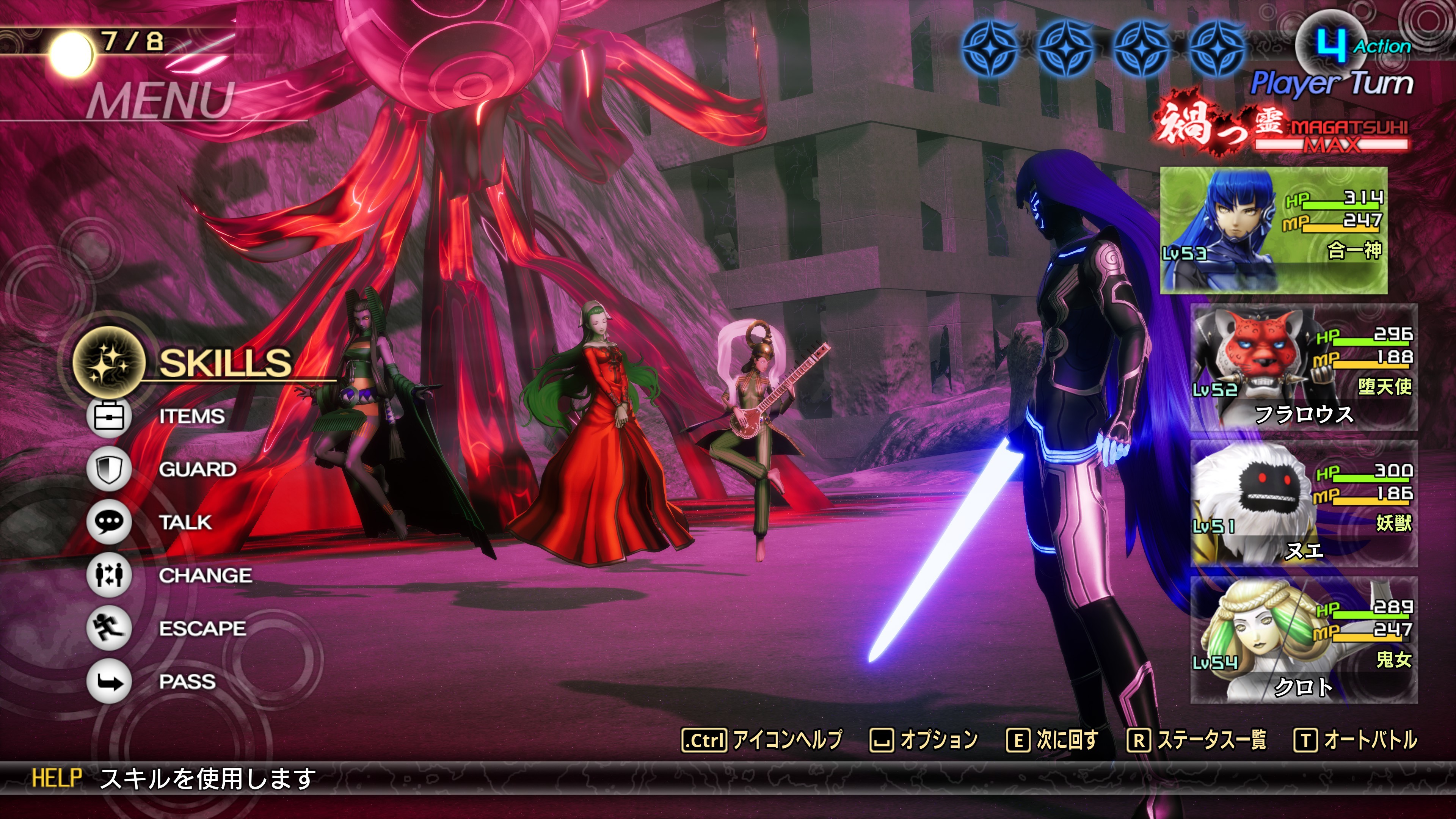Choose the GUARD command
This screenshot has height=819, width=1456.
pos(197,469)
